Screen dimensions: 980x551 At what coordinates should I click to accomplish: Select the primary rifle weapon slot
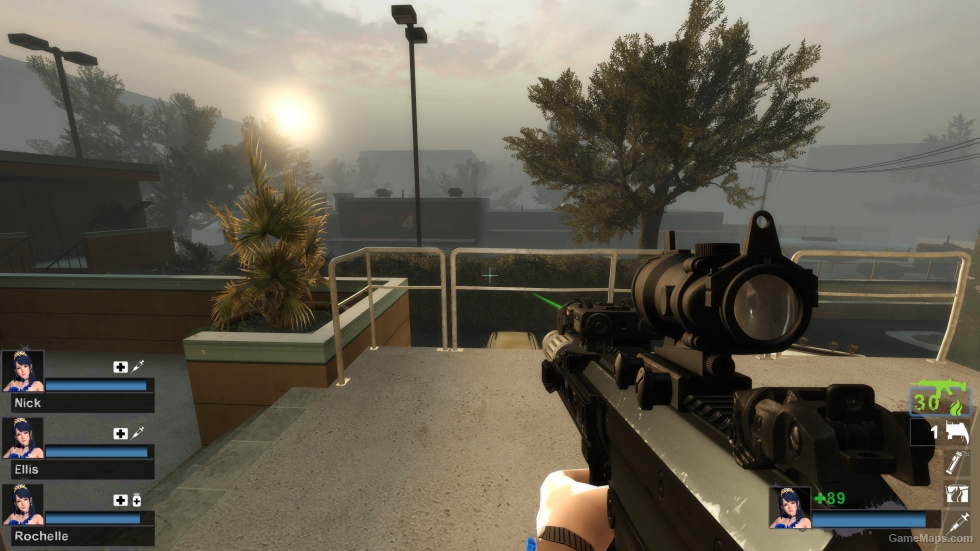point(941,399)
